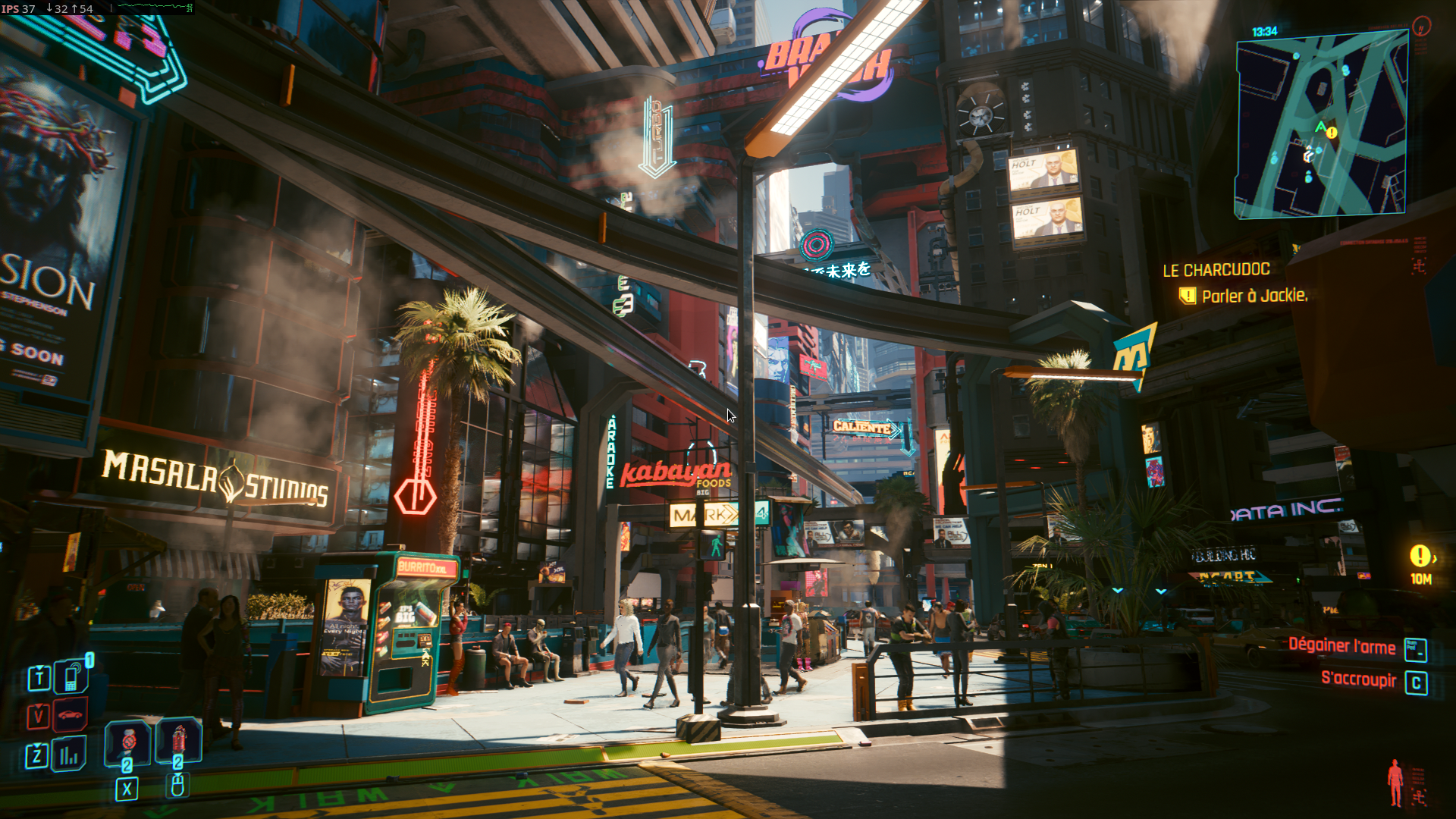The width and height of the screenshot is (1456, 819).
Task: Click the compass icon above the minimap
Action: coord(1421,27)
